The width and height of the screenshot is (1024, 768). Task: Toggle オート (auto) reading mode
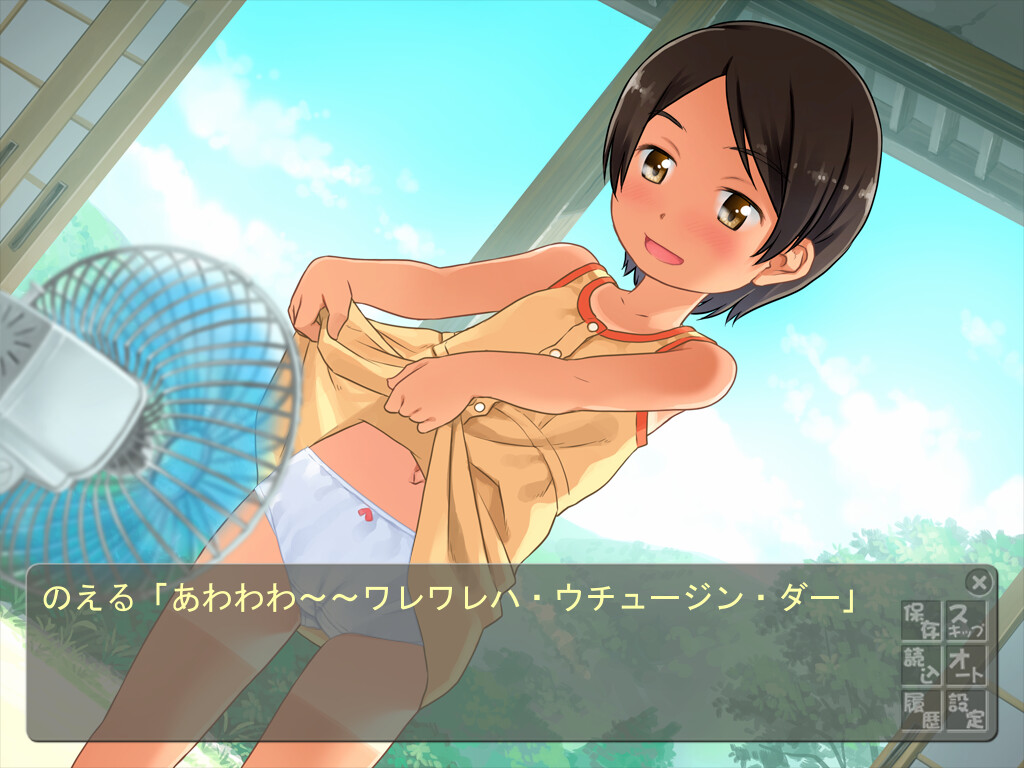click(965, 664)
